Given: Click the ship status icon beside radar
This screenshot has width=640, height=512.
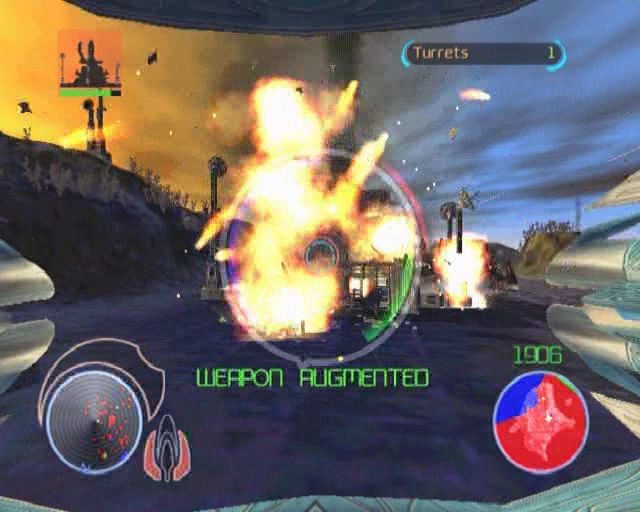Looking at the screenshot, I should pos(166,448).
